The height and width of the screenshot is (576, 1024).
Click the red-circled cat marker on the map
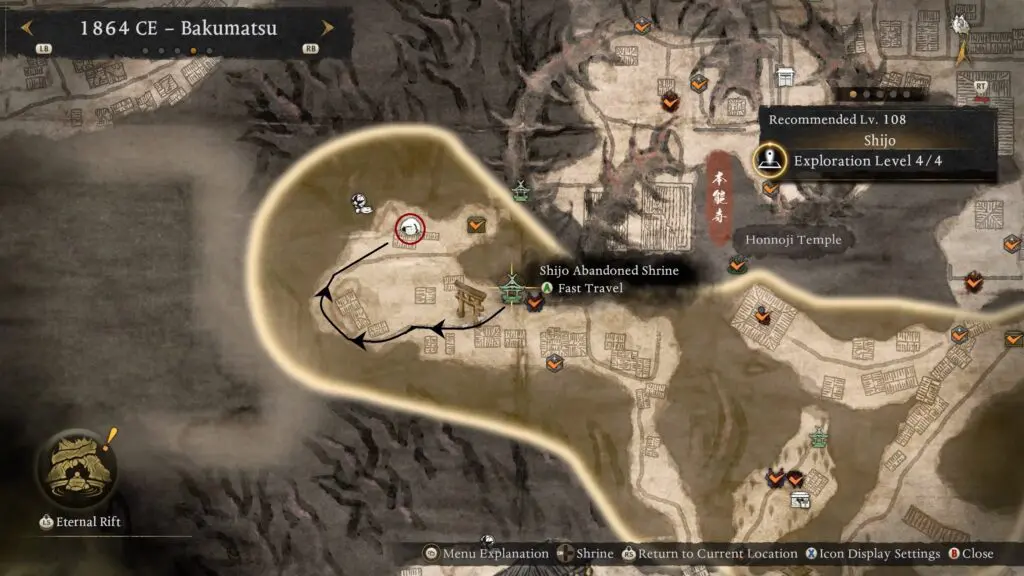409,230
